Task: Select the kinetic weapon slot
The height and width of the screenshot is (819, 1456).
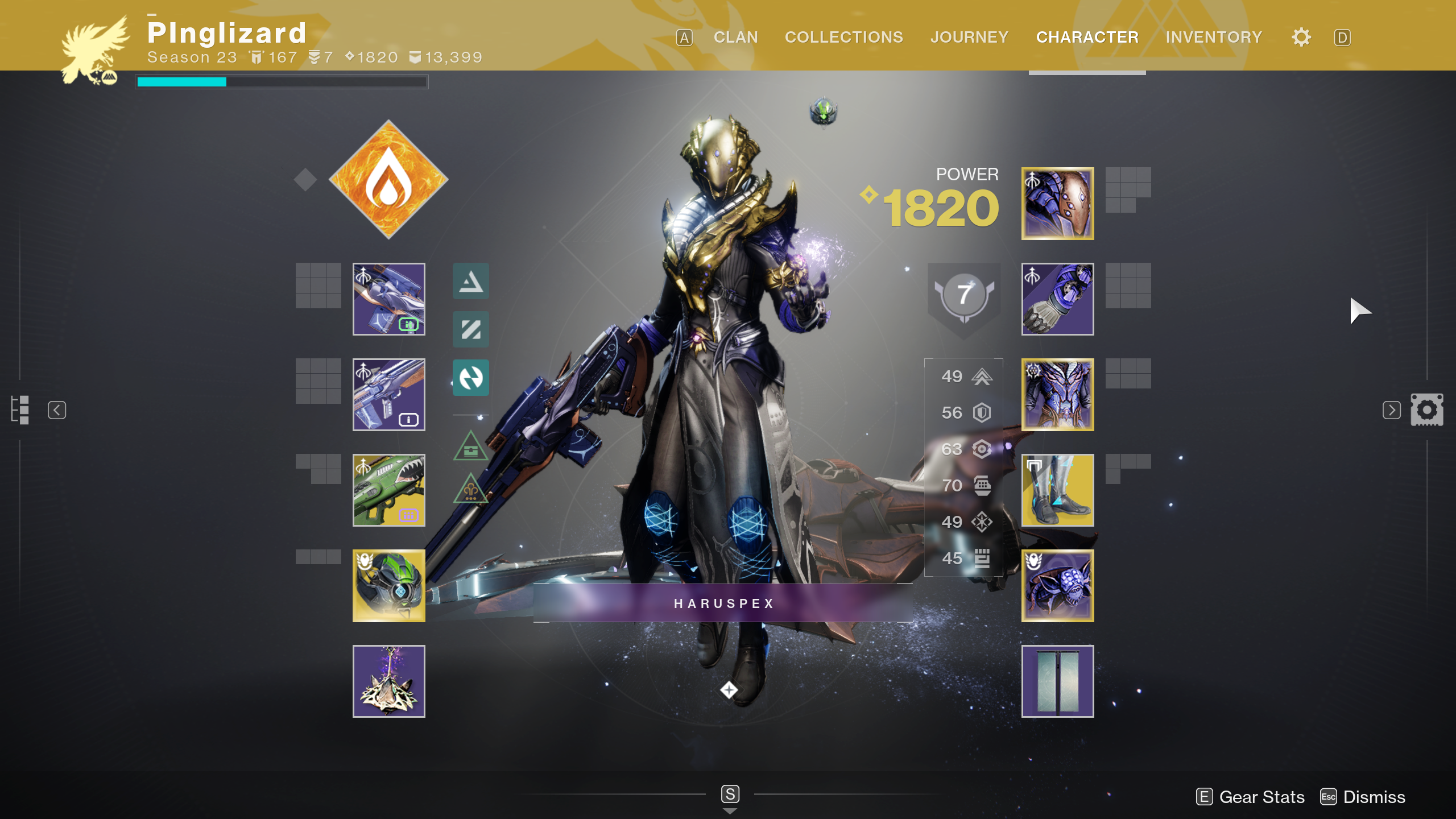Action: [389, 299]
